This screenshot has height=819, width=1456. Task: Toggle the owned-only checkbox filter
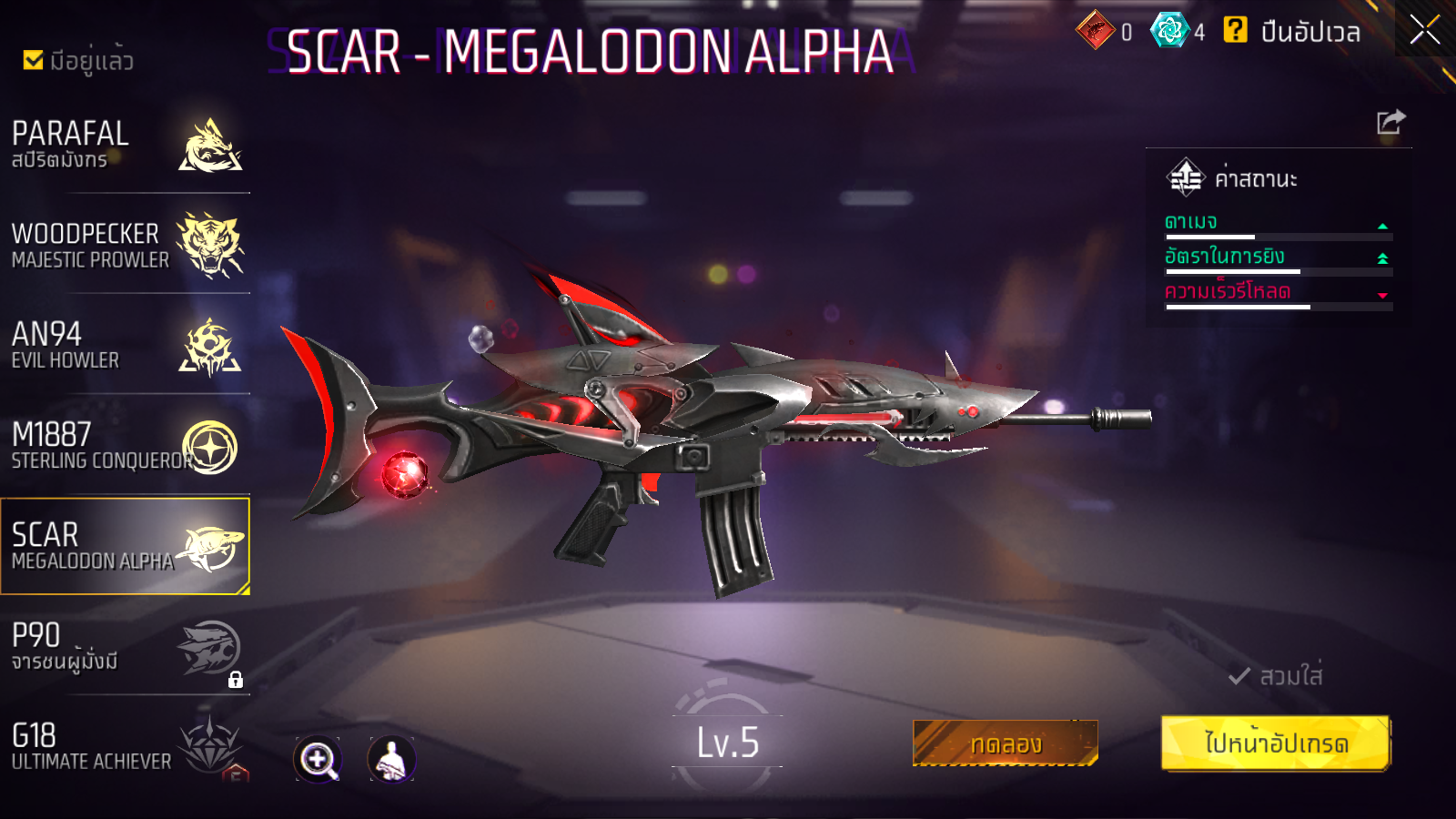(x=34, y=60)
